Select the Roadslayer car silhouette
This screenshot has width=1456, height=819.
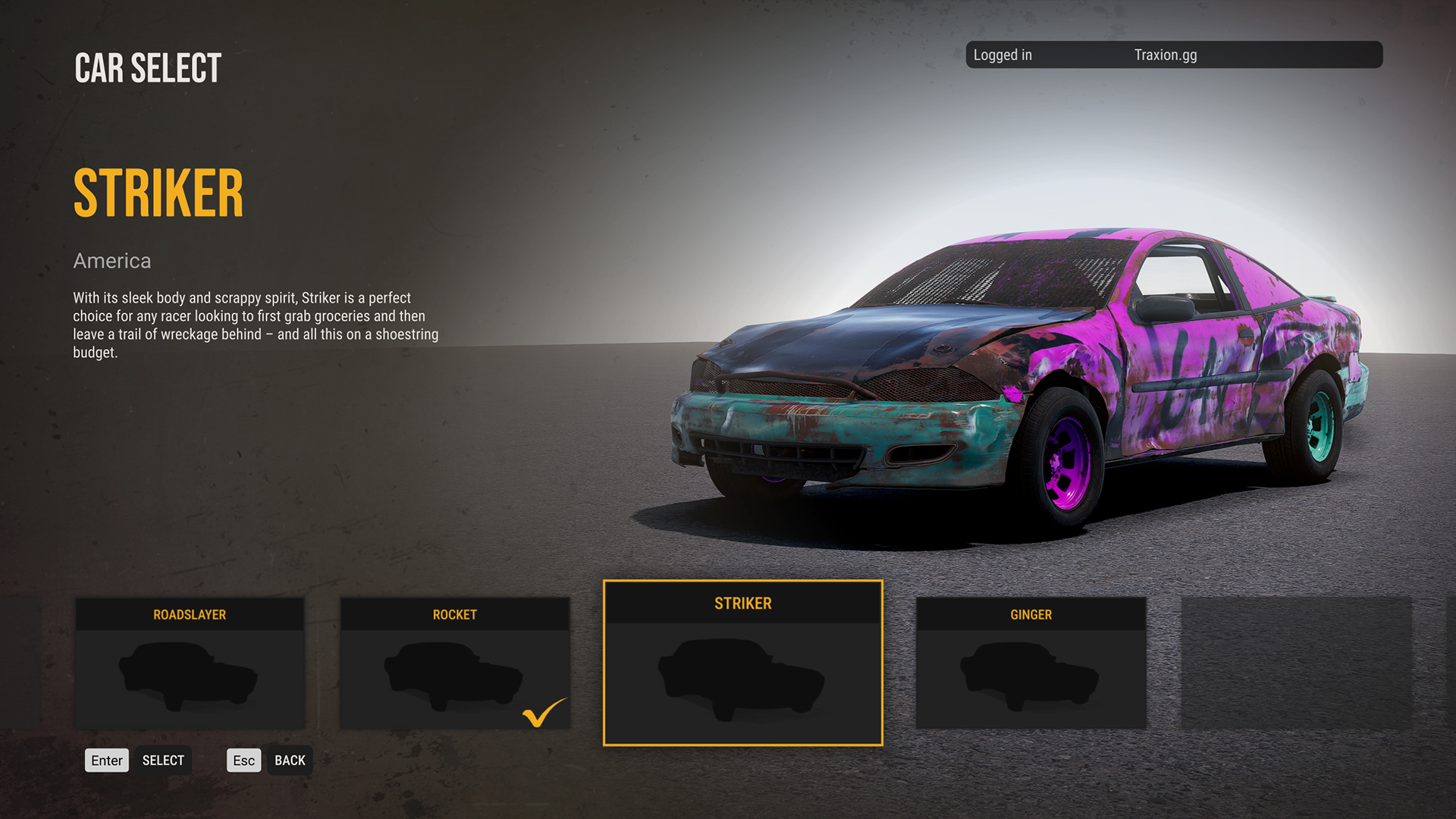pyautogui.click(x=190, y=675)
